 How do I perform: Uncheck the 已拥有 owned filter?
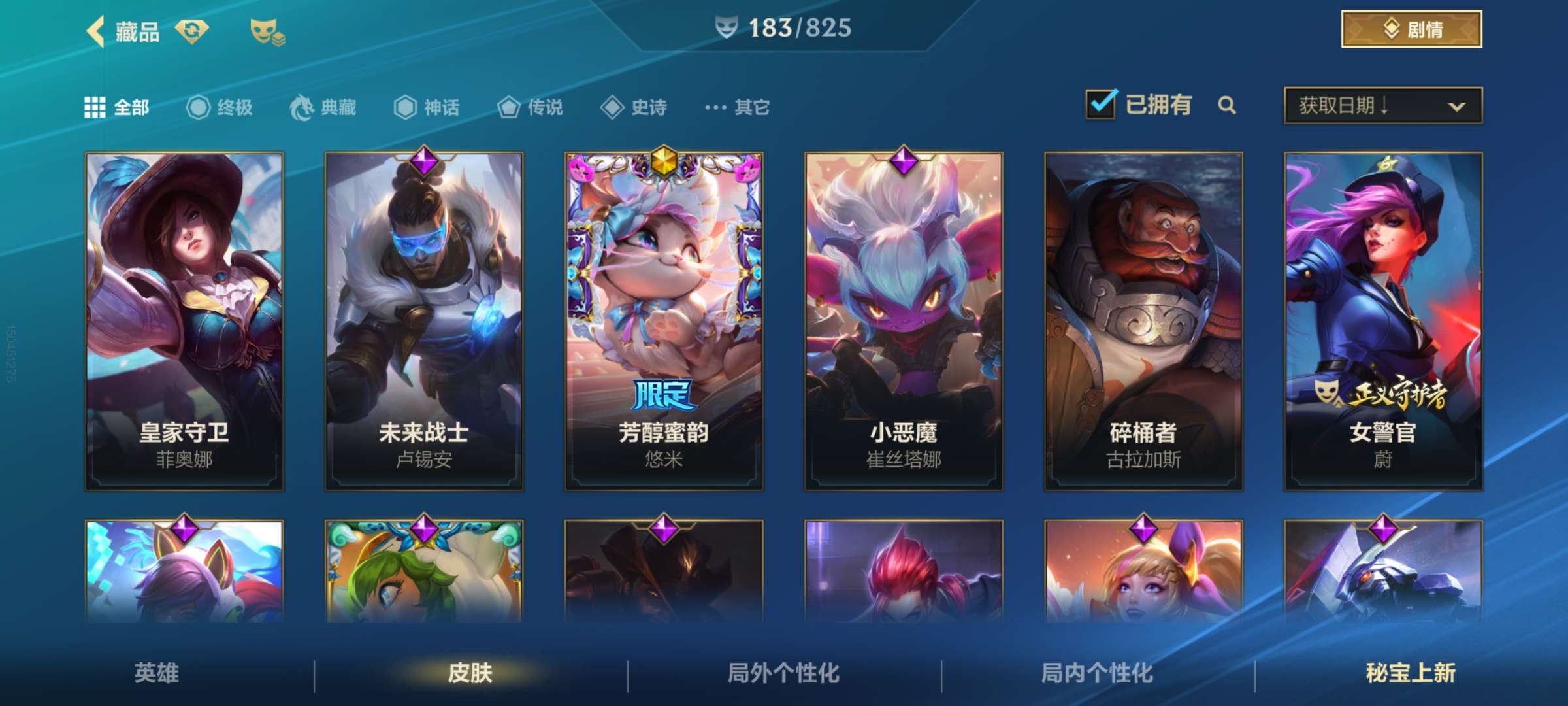1102,103
